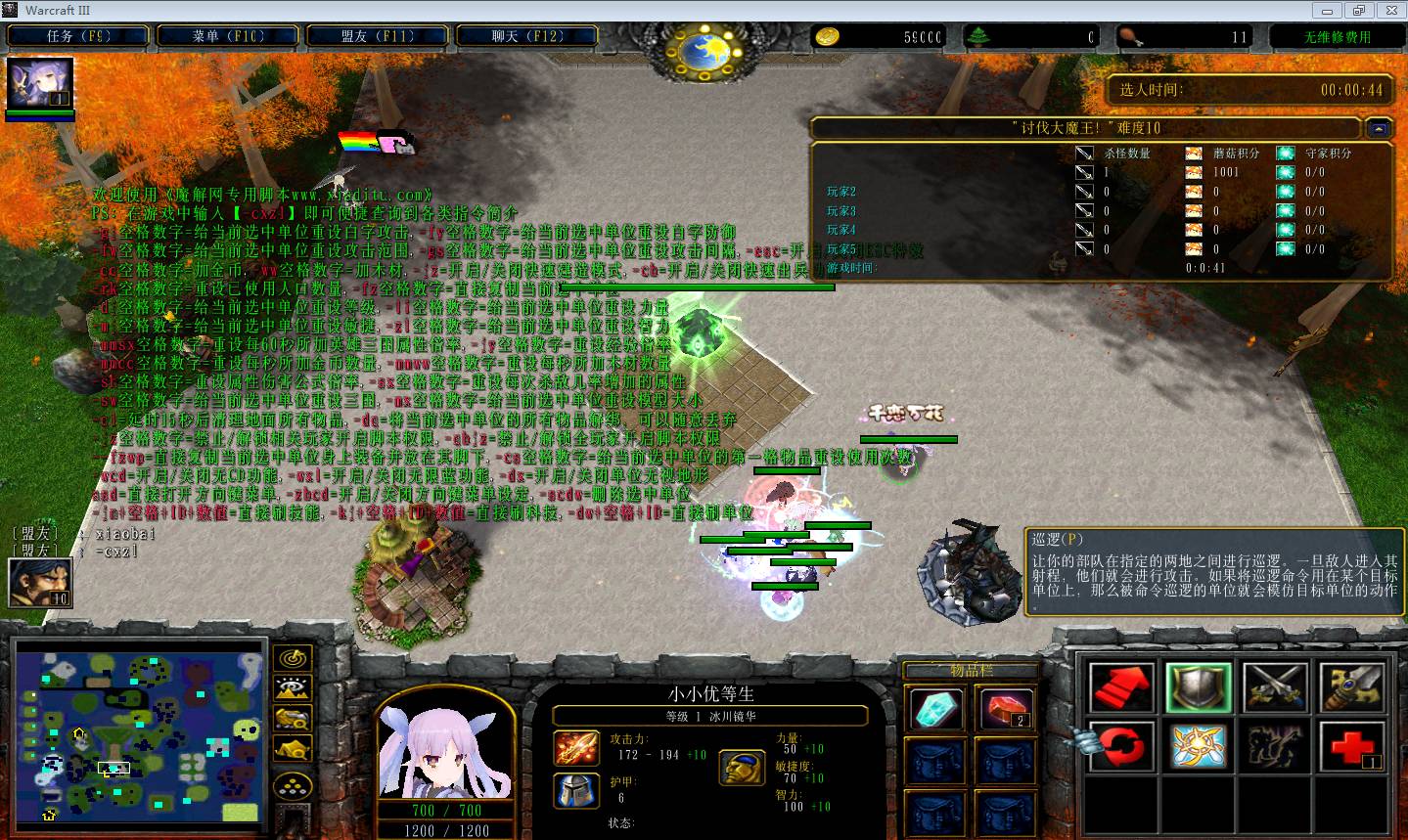
Task: Toggle minimap ally color mode button
Action: (x=294, y=719)
